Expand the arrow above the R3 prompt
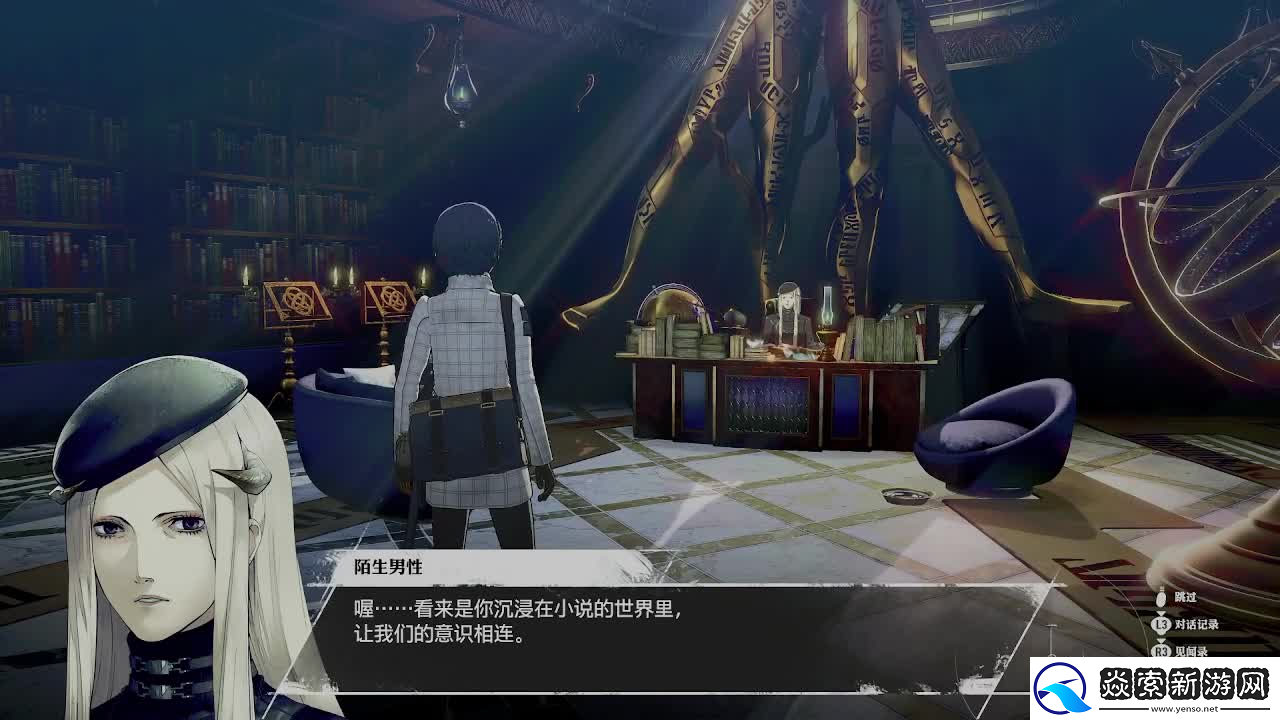Viewport: 1280px width, 720px height. (x=1162, y=640)
